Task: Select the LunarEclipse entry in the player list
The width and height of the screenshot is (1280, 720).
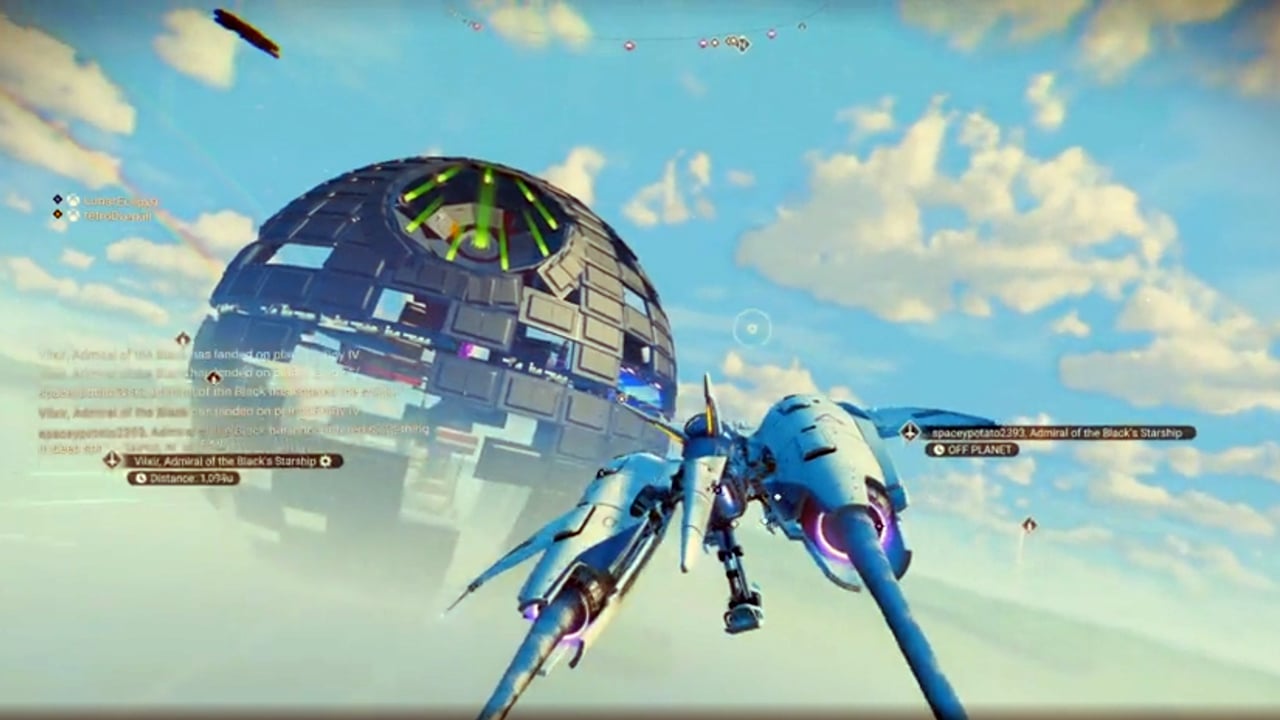Action: coord(120,200)
